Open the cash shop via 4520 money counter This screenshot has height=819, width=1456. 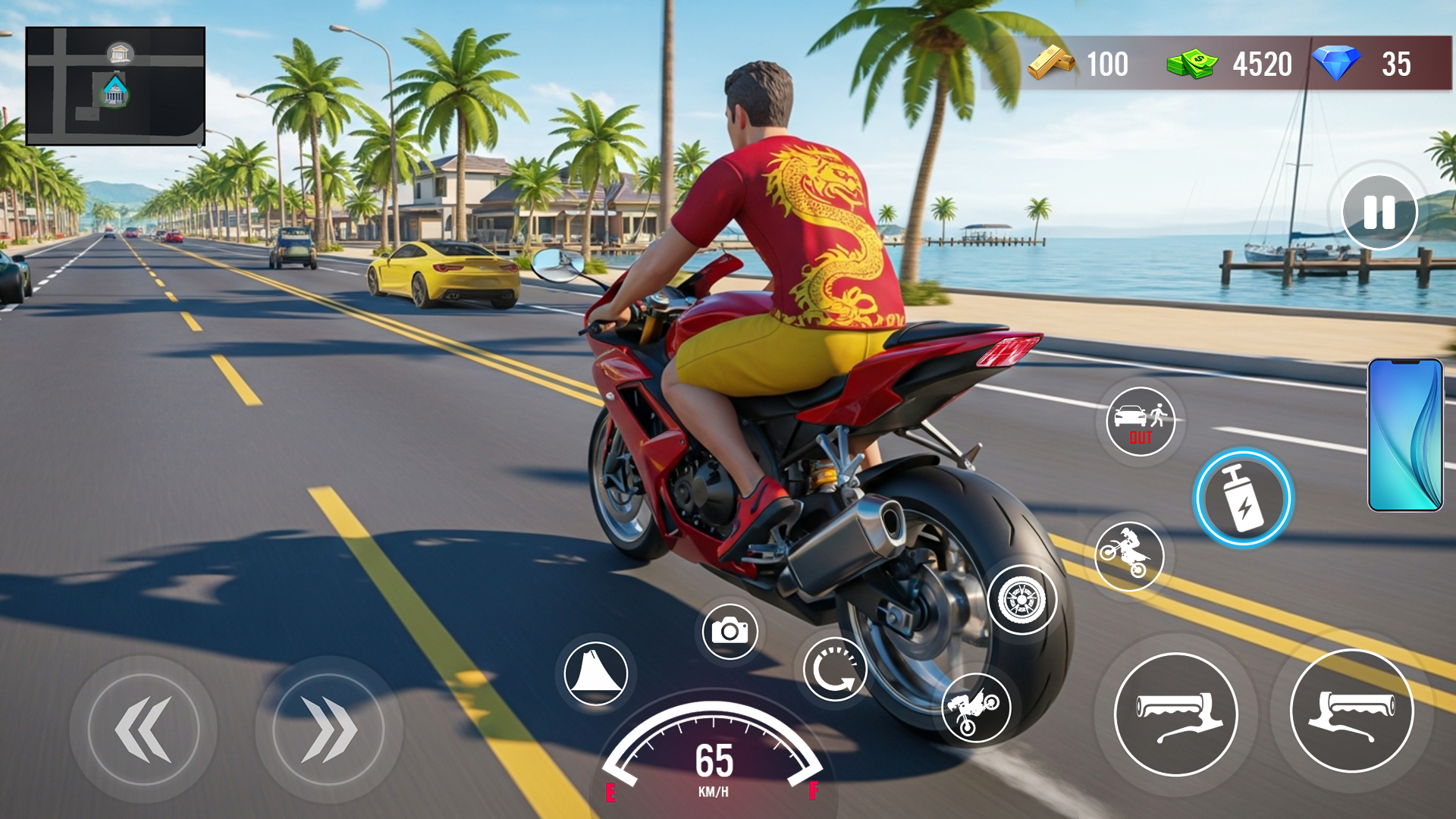pyautogui.click(x=1228, y=64)
